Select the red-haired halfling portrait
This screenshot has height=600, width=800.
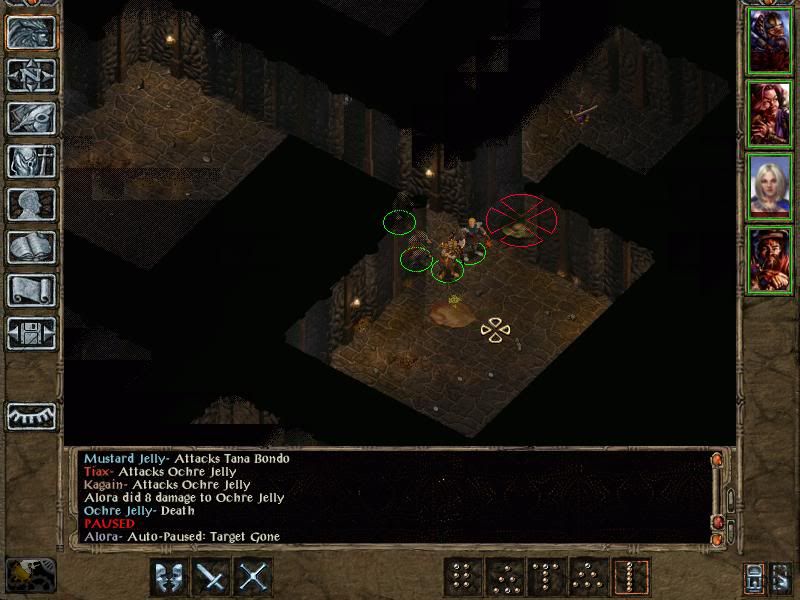771,113
